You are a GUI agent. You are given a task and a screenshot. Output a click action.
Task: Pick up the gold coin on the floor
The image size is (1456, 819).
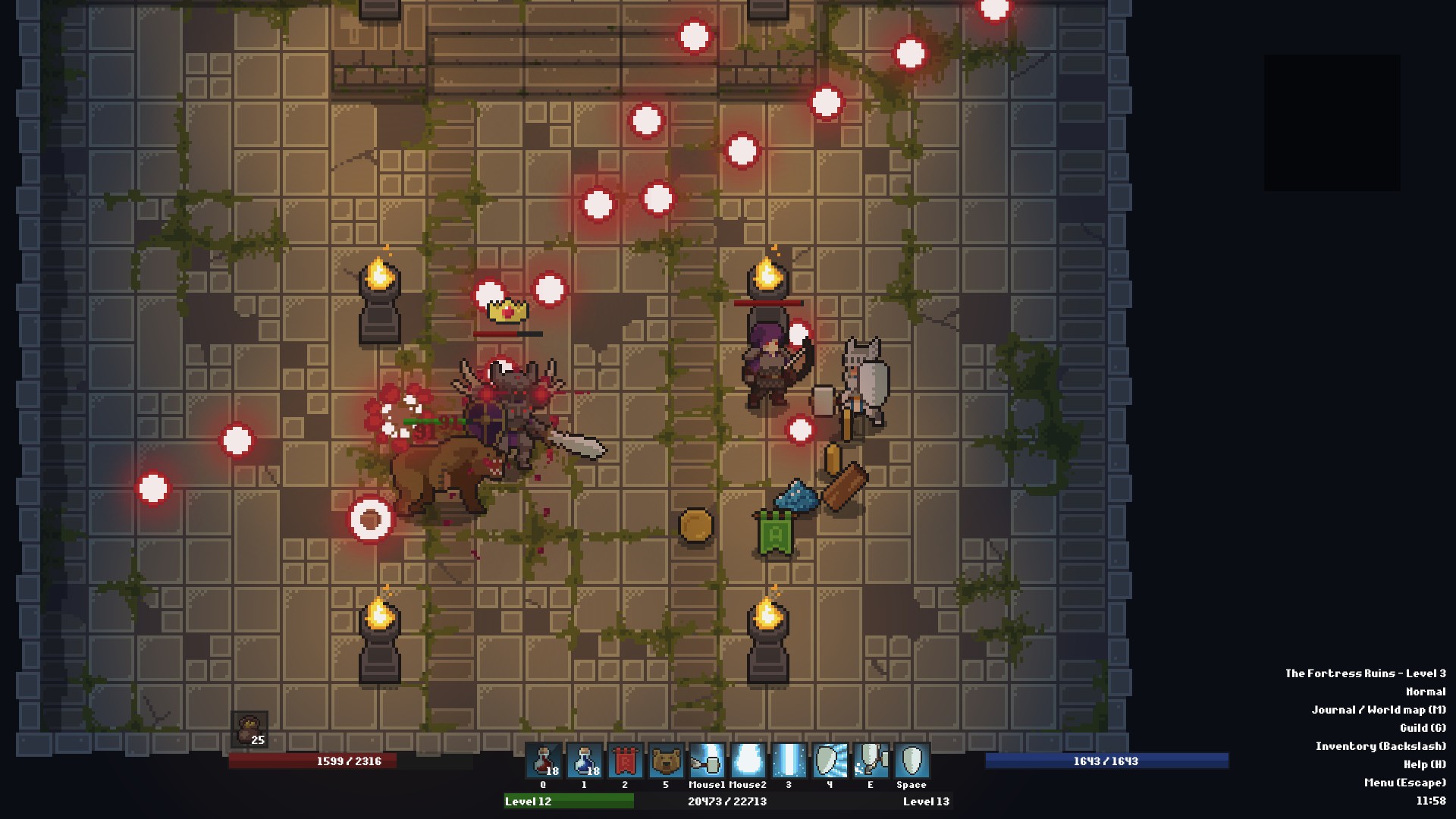point(695,525)
